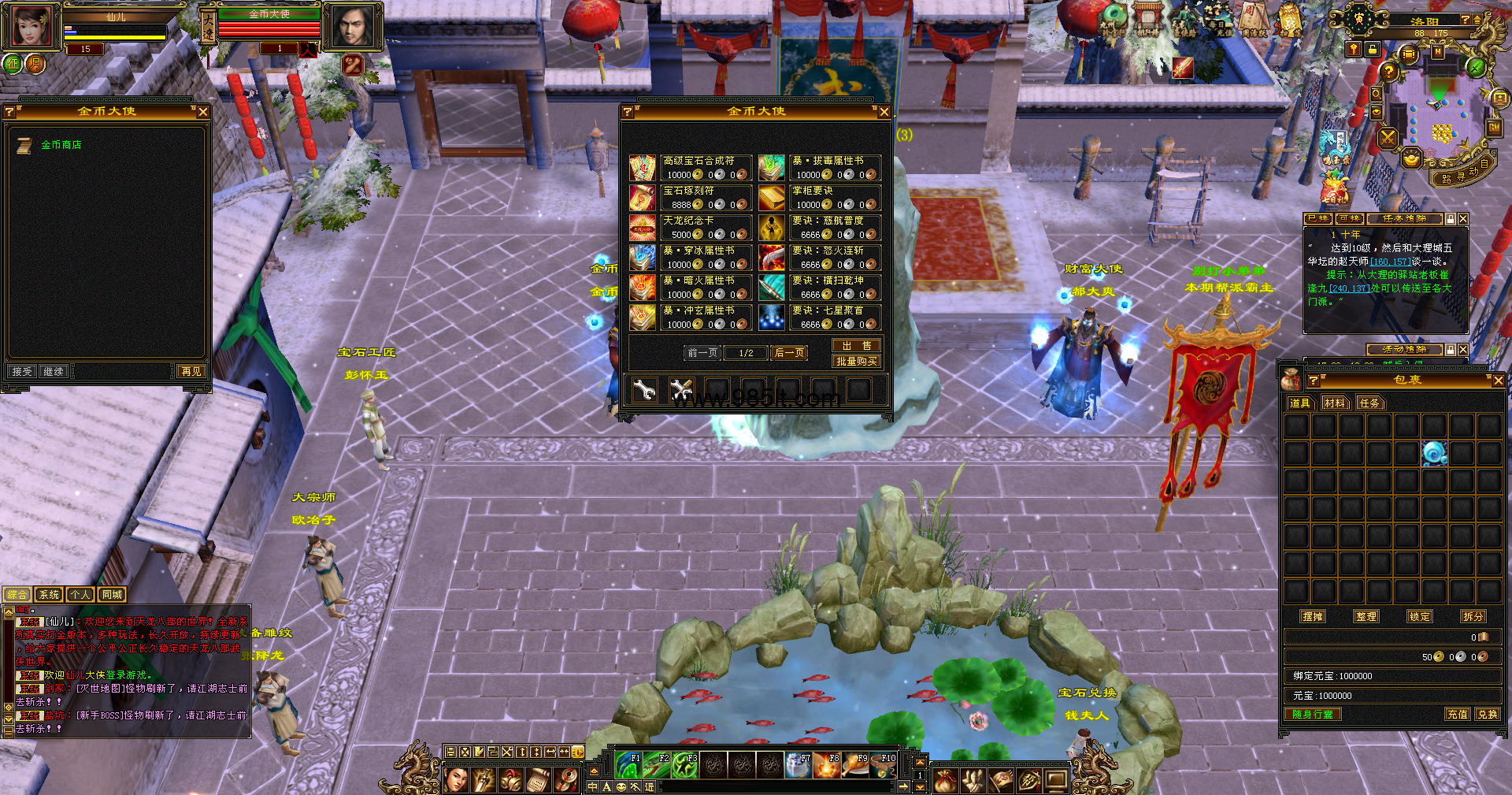The image size is (1512, 795).
Task: Open 批量购买 bulk purchase
Action: tap(856, 362)
